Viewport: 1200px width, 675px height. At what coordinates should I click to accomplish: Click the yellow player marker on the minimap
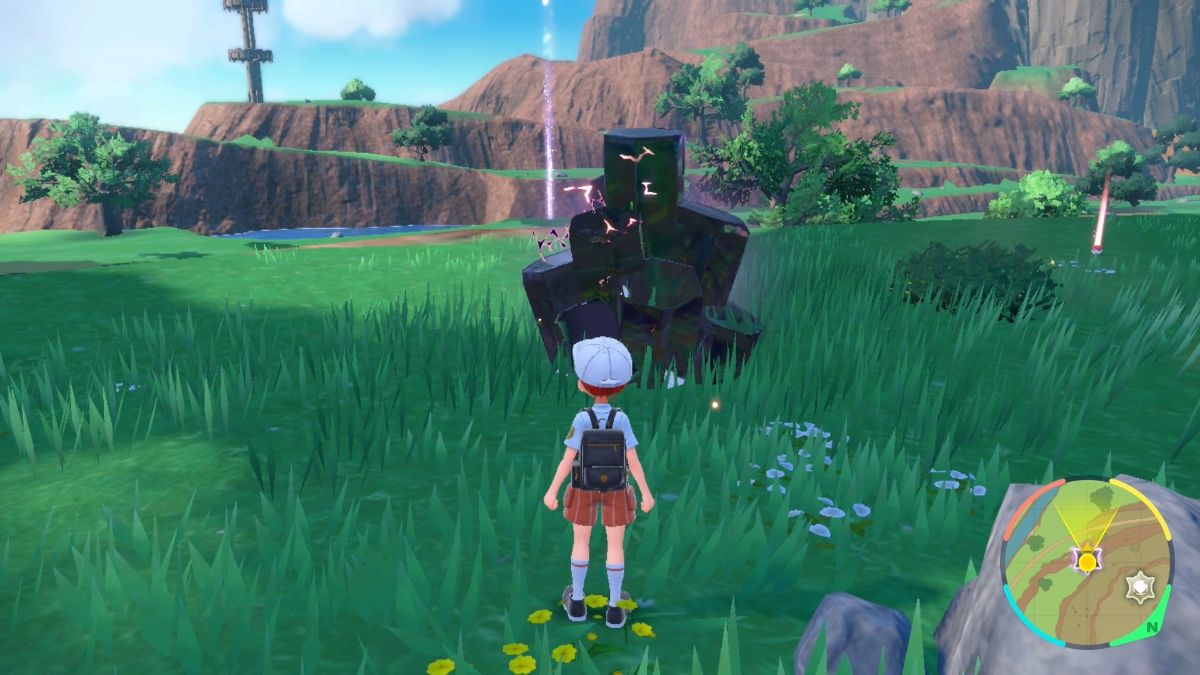1086,561
